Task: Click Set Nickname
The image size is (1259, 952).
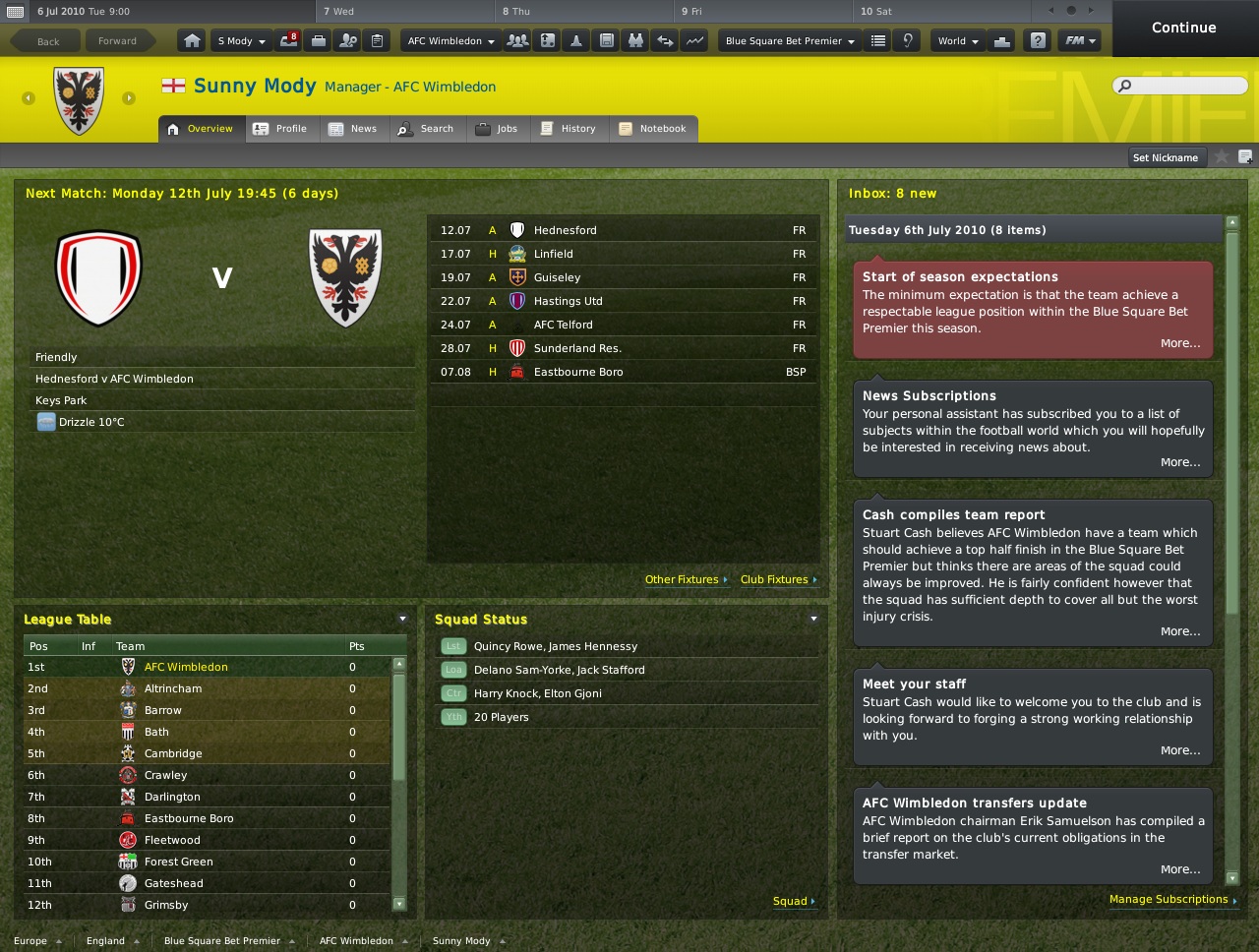Action: [x=1167, y=156]
